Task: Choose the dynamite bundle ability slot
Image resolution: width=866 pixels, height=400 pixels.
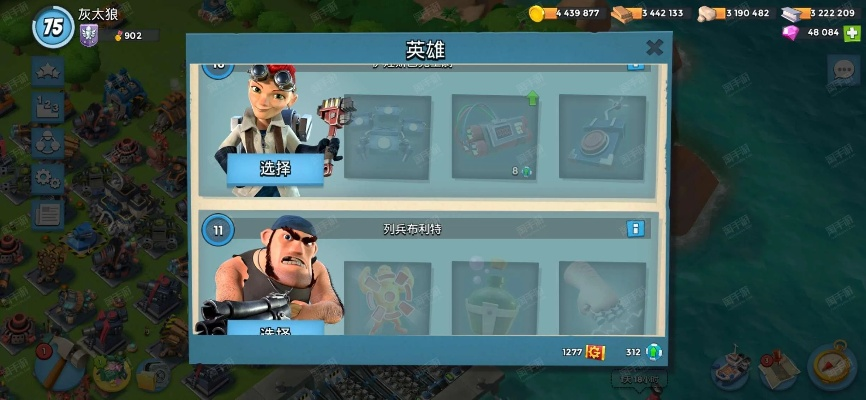Action: pos(495,137)
